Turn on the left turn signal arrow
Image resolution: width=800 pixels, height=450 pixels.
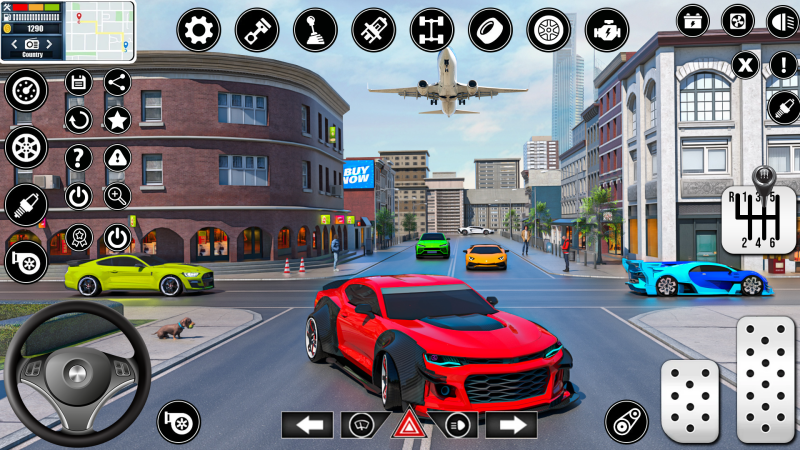click(307, 424)
